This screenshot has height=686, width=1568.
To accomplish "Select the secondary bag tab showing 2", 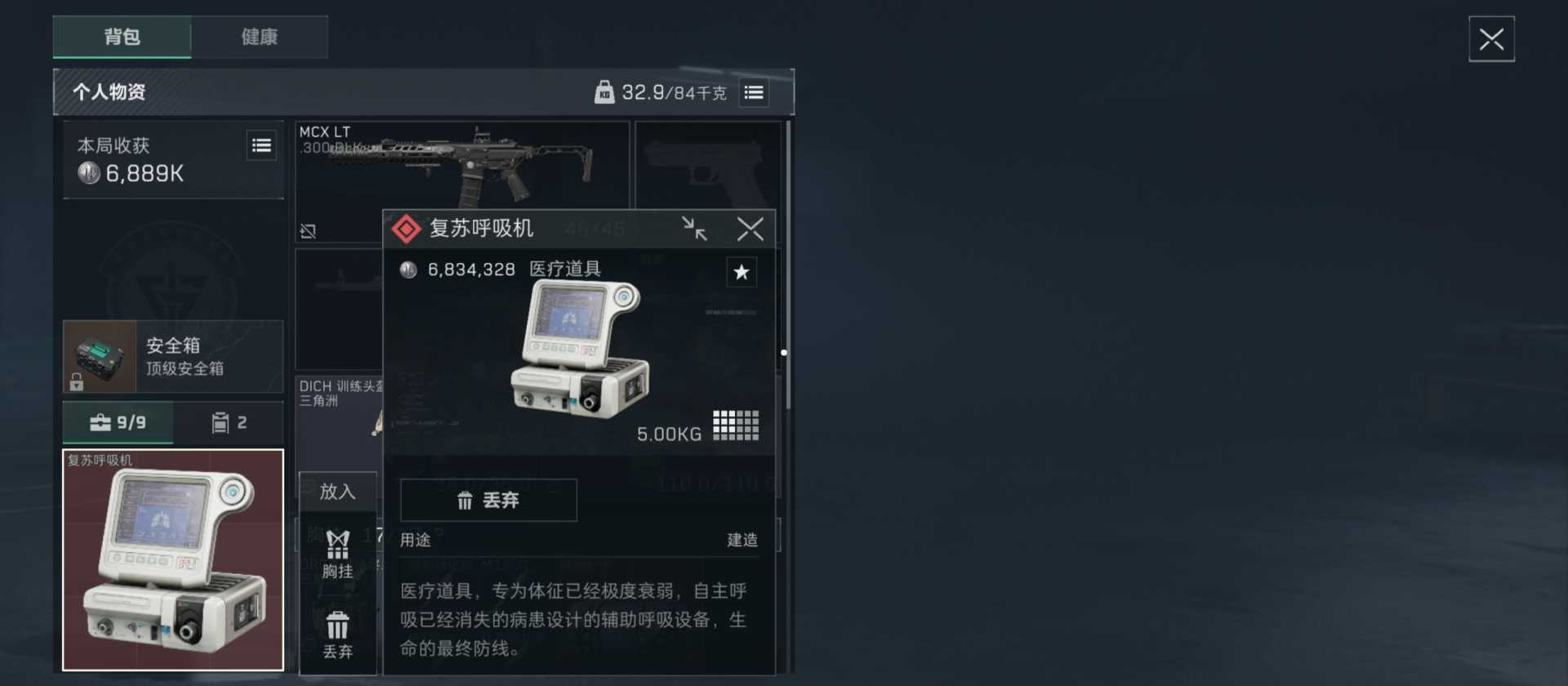I will (228, 422).
